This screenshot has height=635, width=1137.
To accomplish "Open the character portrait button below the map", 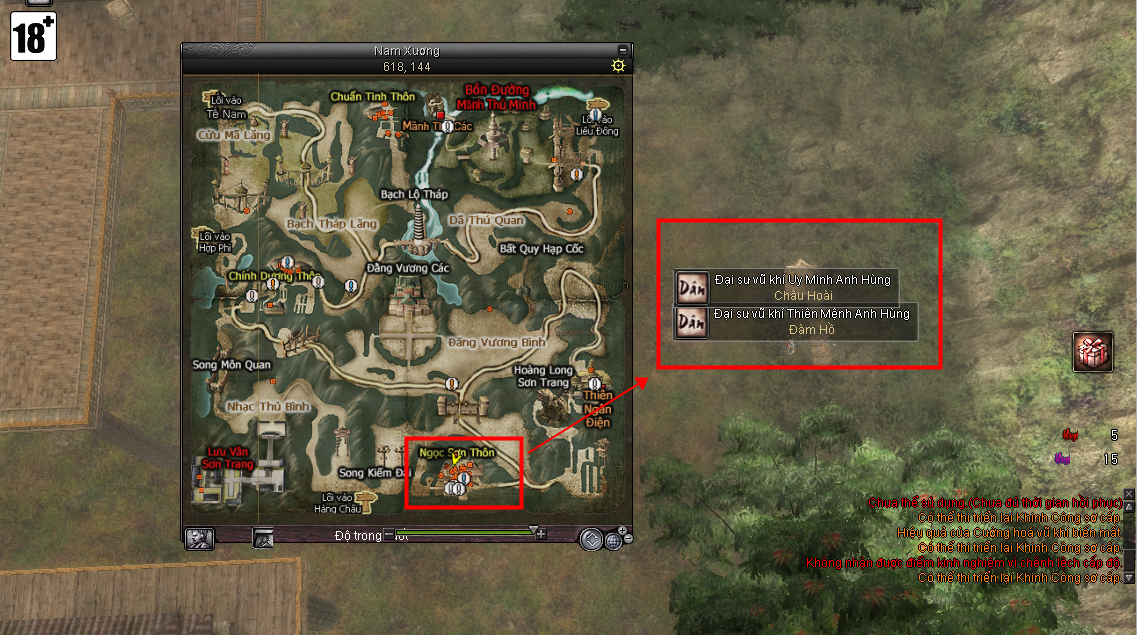I will point(199,538).
